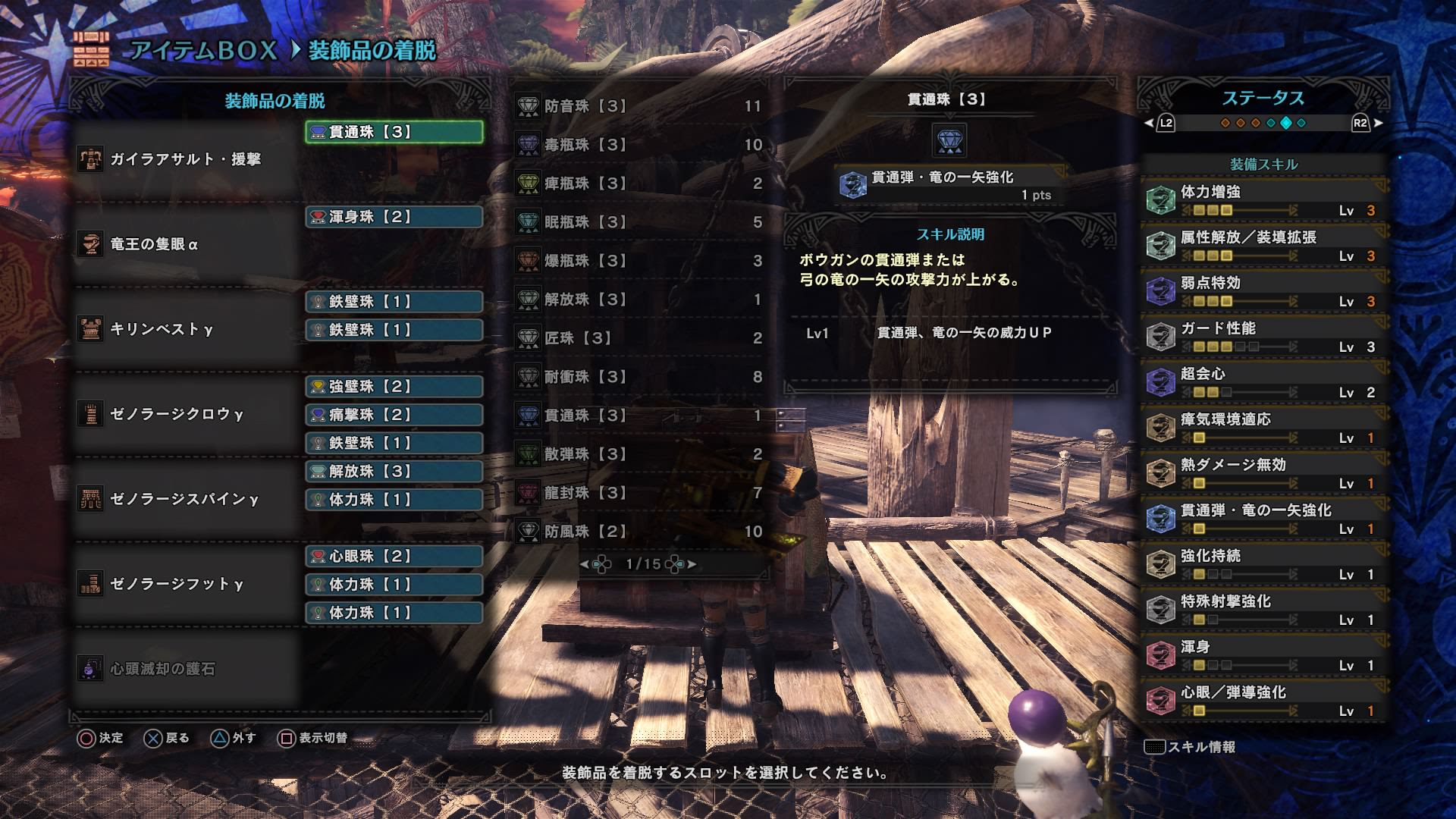Select the 貫通珠【3】 decoration icon in inventory list
1456x819 pixels.
coord(526,416)
